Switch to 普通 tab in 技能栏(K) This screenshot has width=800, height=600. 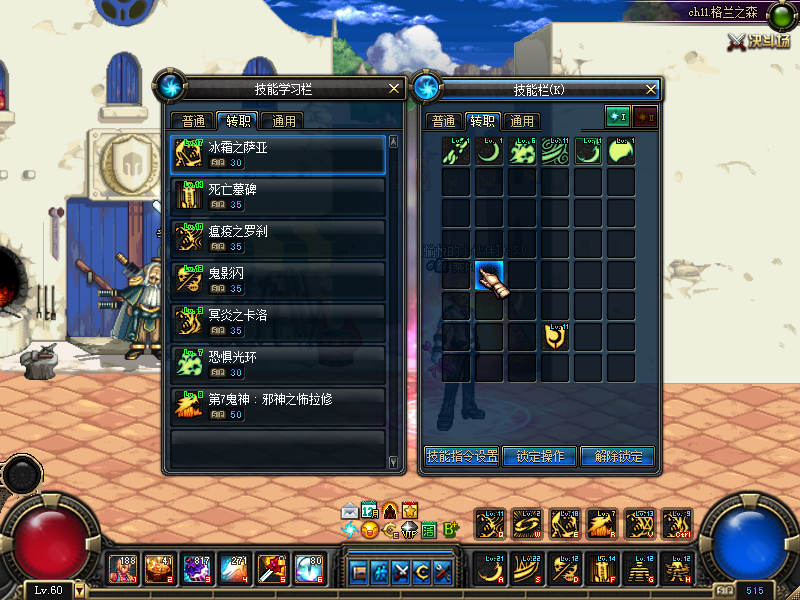click(x=443, y=121)
